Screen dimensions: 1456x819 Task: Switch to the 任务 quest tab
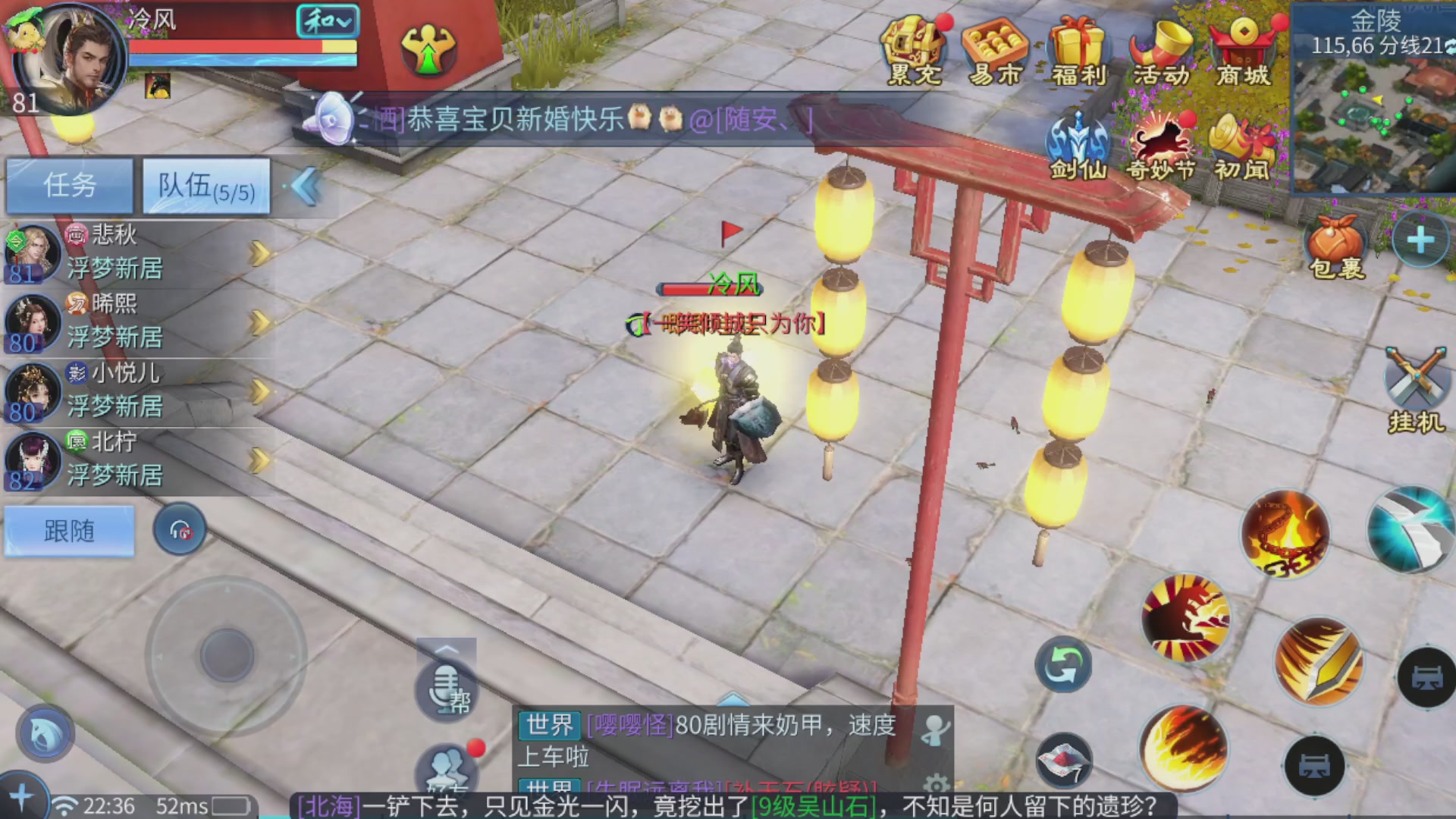pyautogui.click(x=69, y=184)
